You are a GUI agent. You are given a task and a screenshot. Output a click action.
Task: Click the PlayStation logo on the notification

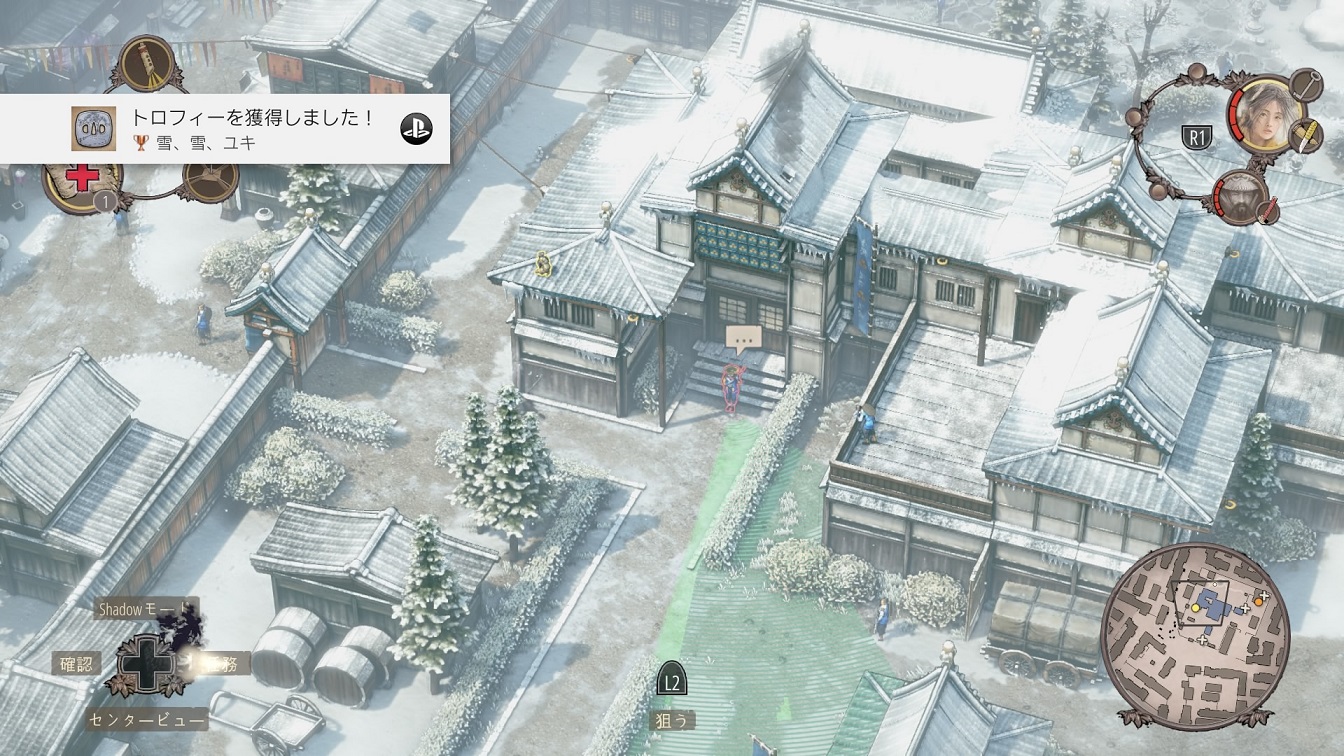(x=416, y=129)
